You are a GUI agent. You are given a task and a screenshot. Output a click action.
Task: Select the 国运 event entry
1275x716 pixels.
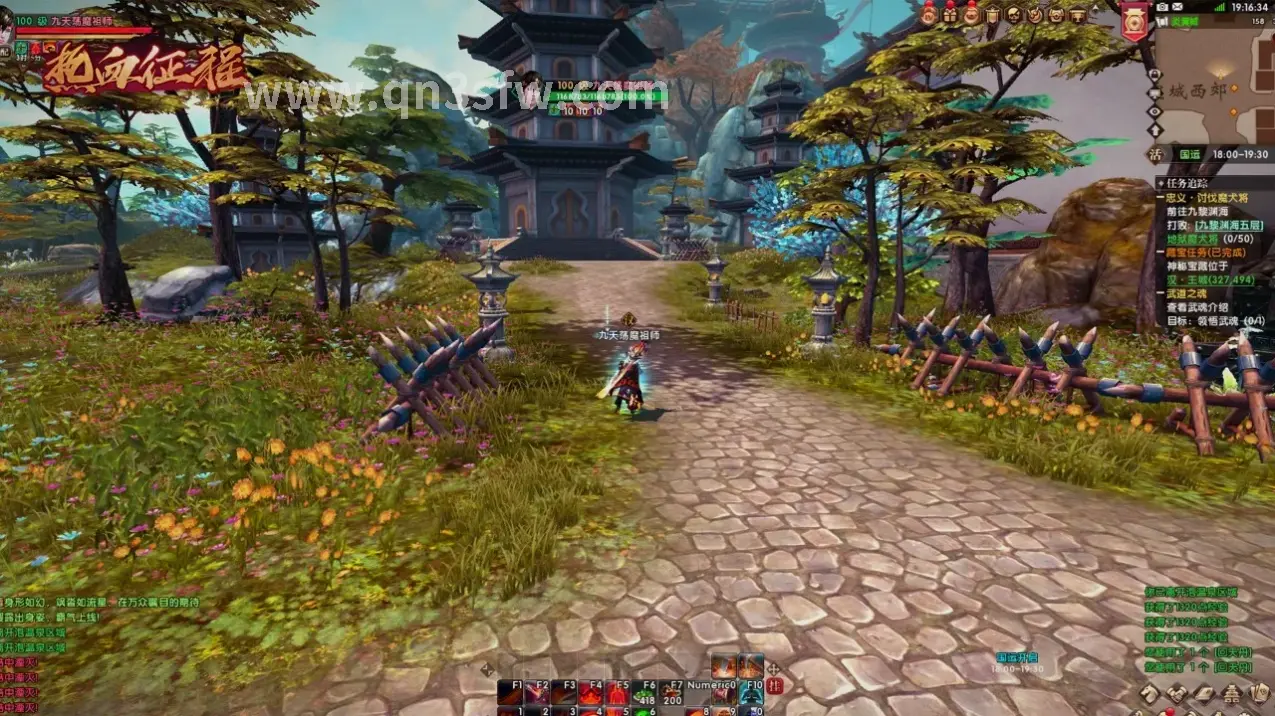coord(1189,155)
